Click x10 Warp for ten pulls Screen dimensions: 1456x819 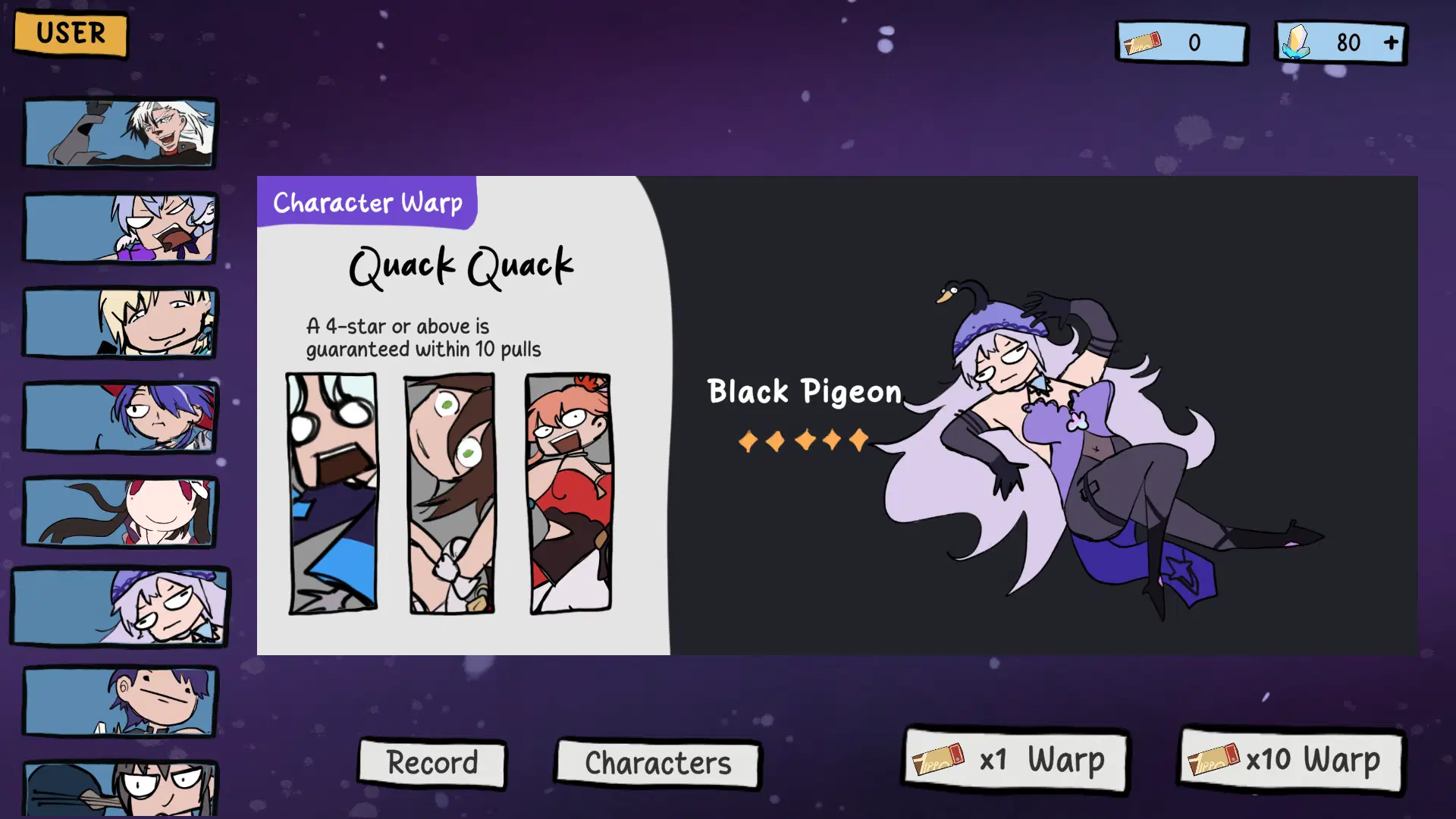pos(1291,761)
